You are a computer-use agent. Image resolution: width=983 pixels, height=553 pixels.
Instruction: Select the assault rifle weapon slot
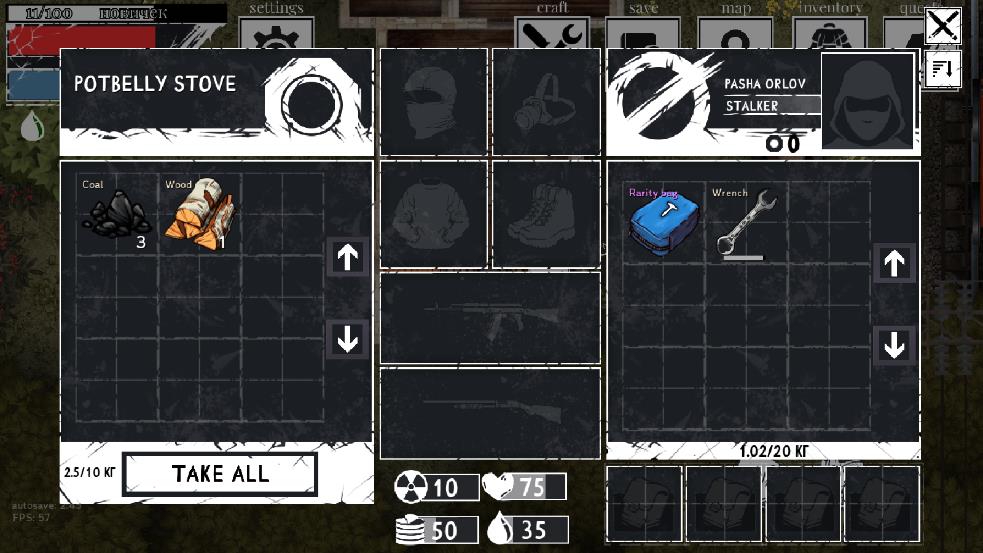[490, 317]
